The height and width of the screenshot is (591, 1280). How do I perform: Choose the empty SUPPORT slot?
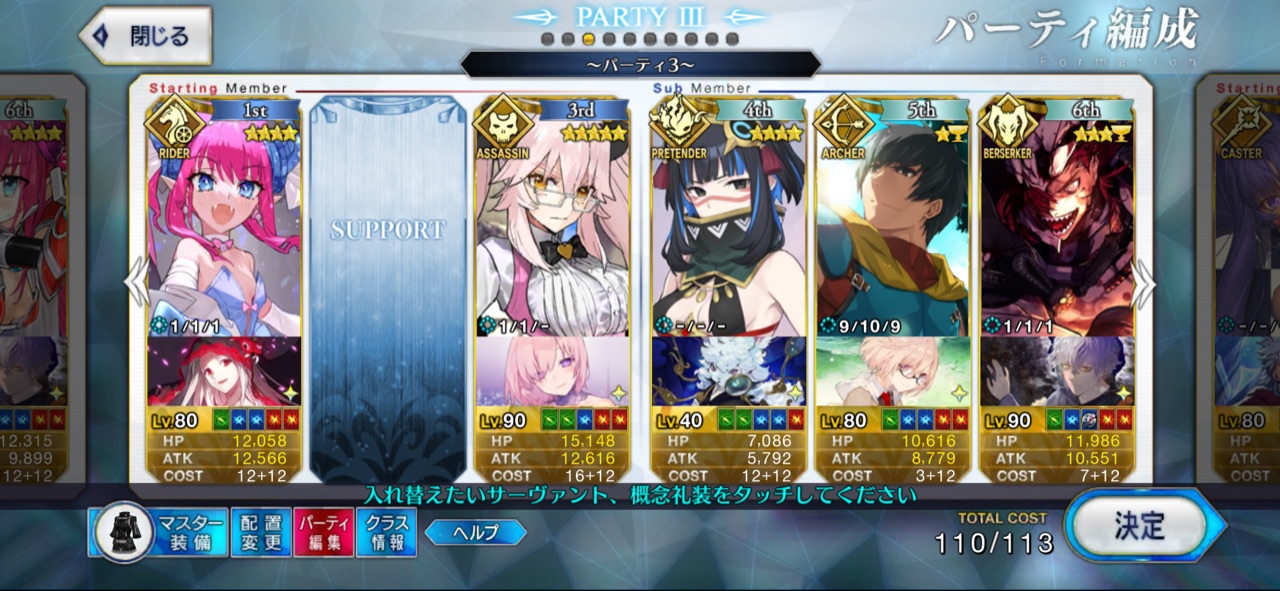pyautogui.click(x=388, y=290)
